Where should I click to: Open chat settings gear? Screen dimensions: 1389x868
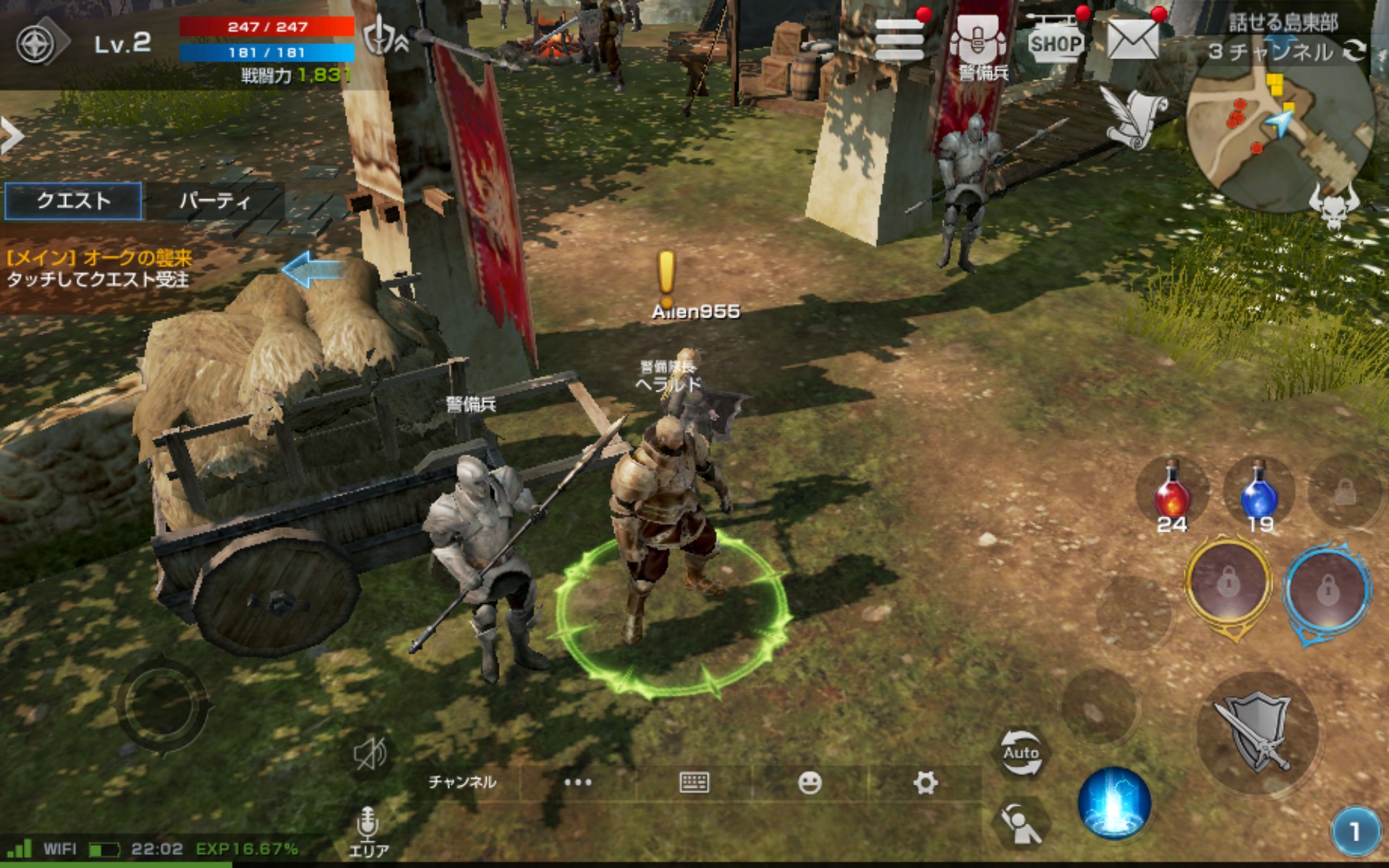pos(925,782)
